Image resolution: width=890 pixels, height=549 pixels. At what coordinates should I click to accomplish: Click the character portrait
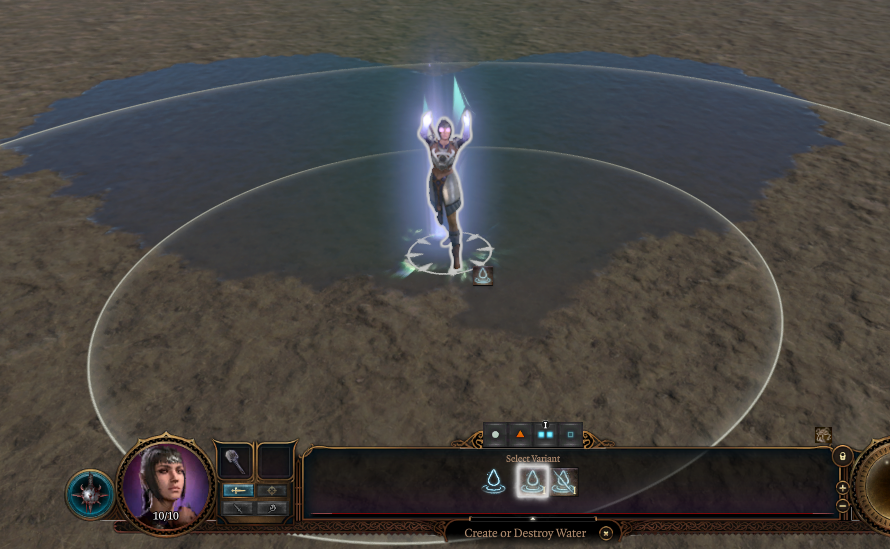pos(165,487)
